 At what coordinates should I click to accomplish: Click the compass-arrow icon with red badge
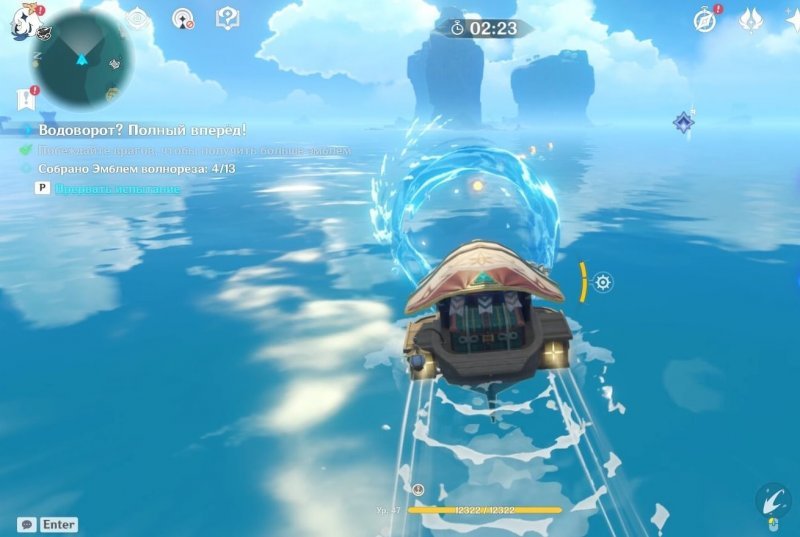182,18
